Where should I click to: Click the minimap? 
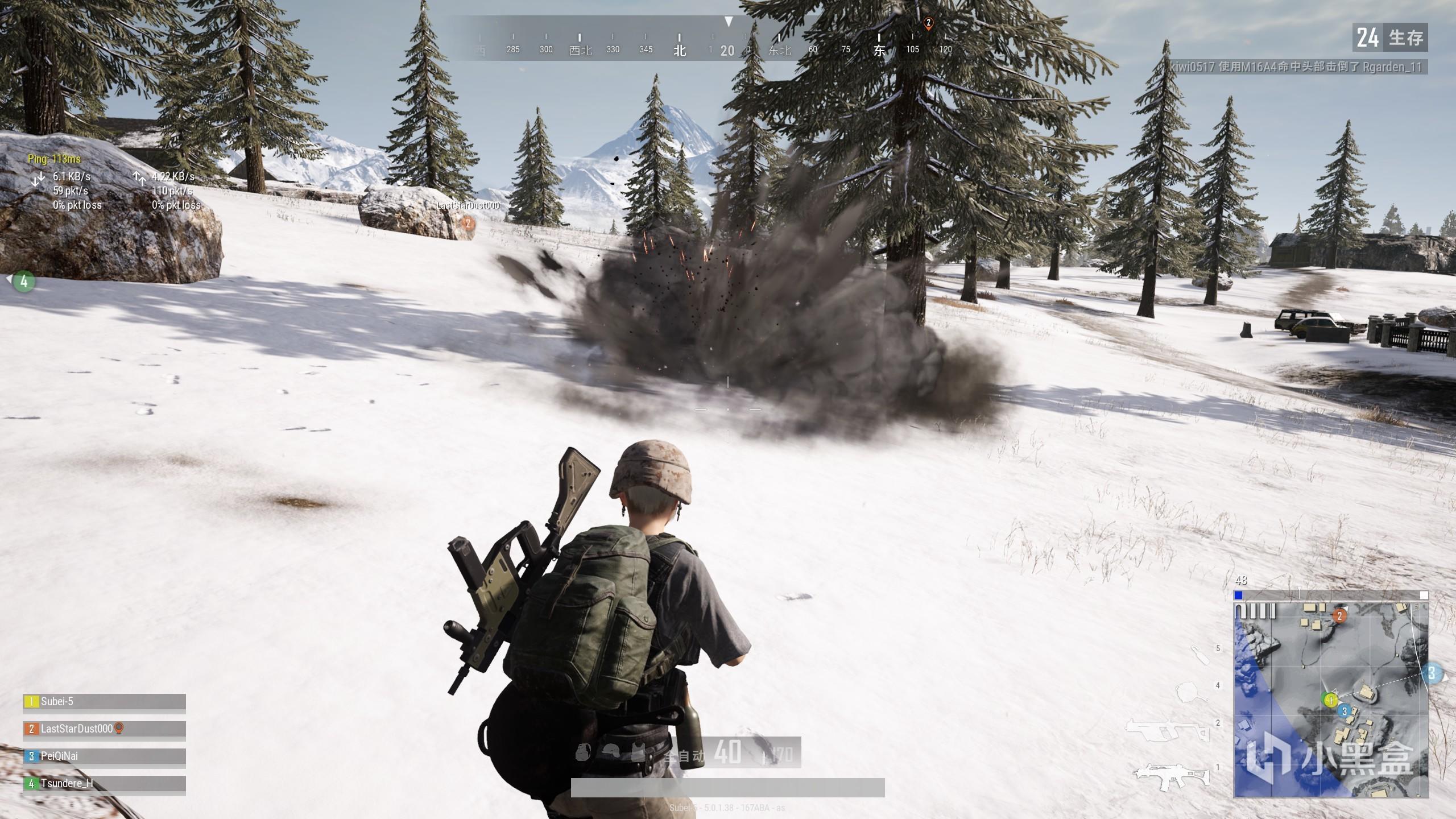(1330, 700)
